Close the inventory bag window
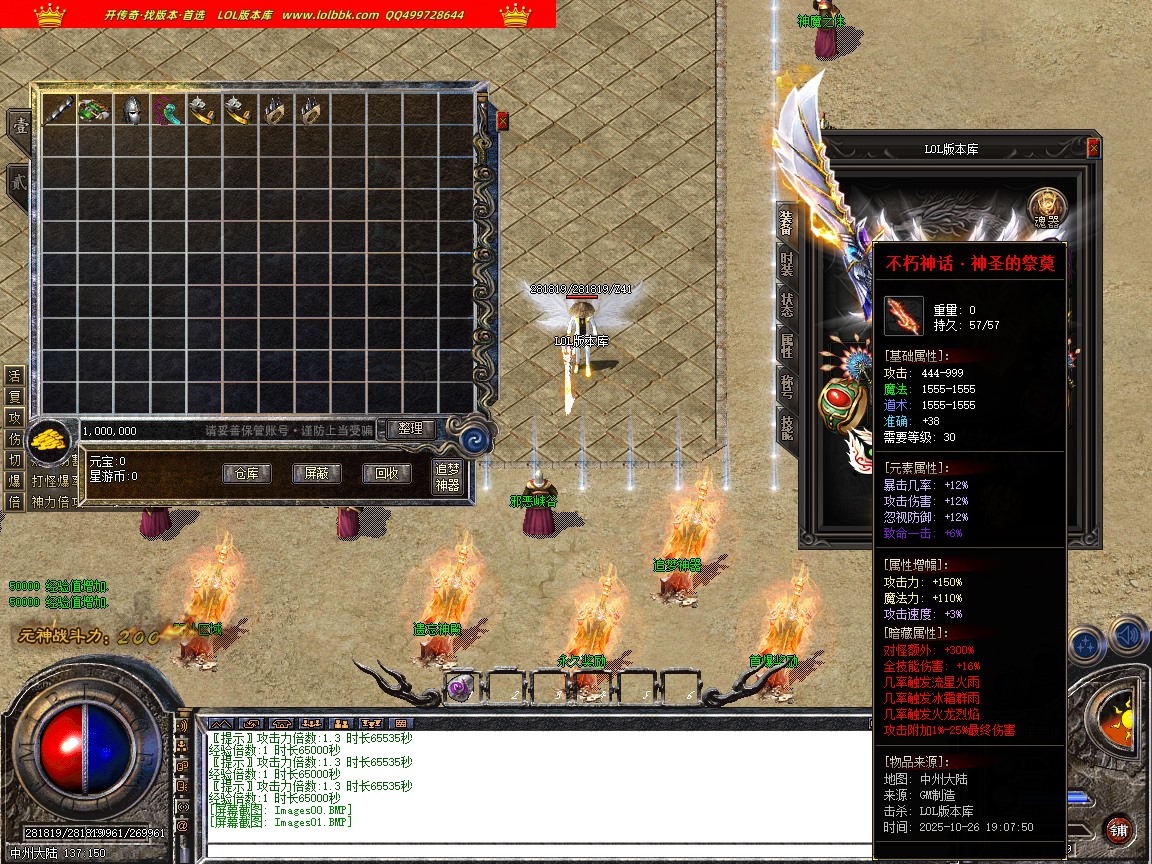The image size is (1152, 864). point(502,120)
